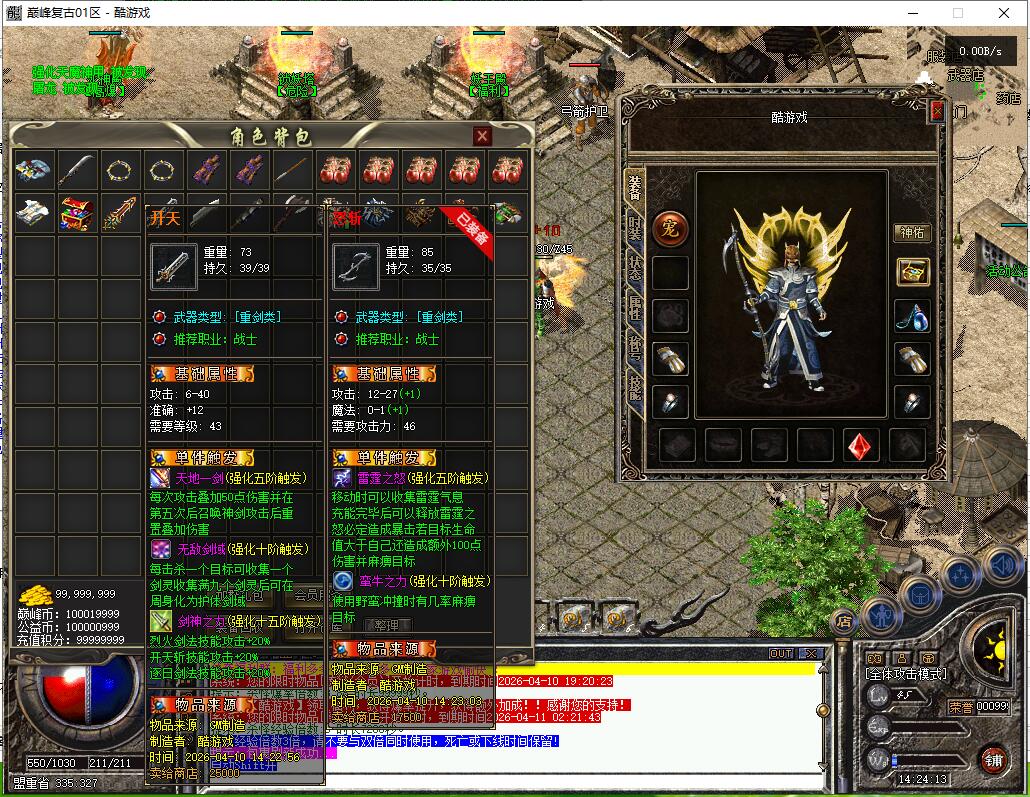Screen dimensions: 1030x797
Task: Open the 神佑 blessing button
Action: 911,233
